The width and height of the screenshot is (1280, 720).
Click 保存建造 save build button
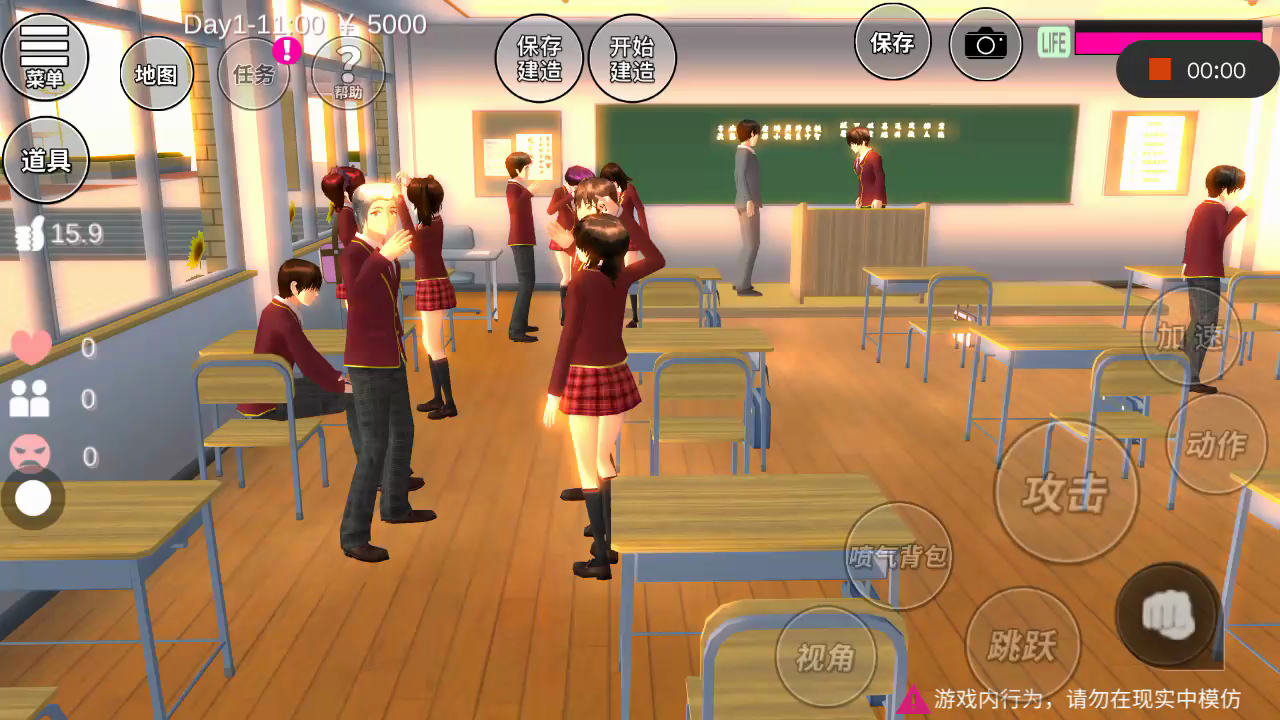(x=539, y=59)
